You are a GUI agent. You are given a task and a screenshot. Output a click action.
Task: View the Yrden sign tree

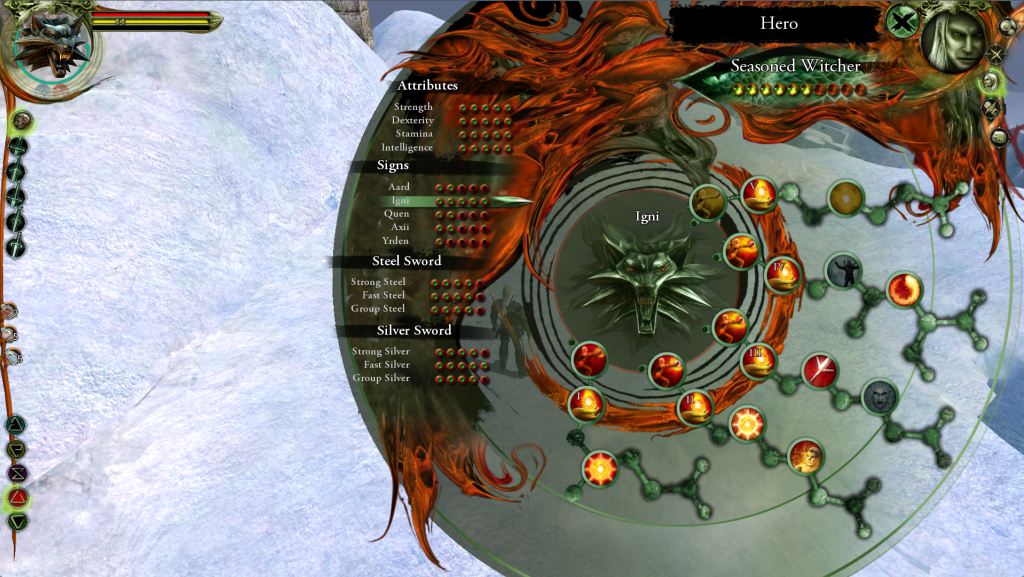click(x=396, y=240)
